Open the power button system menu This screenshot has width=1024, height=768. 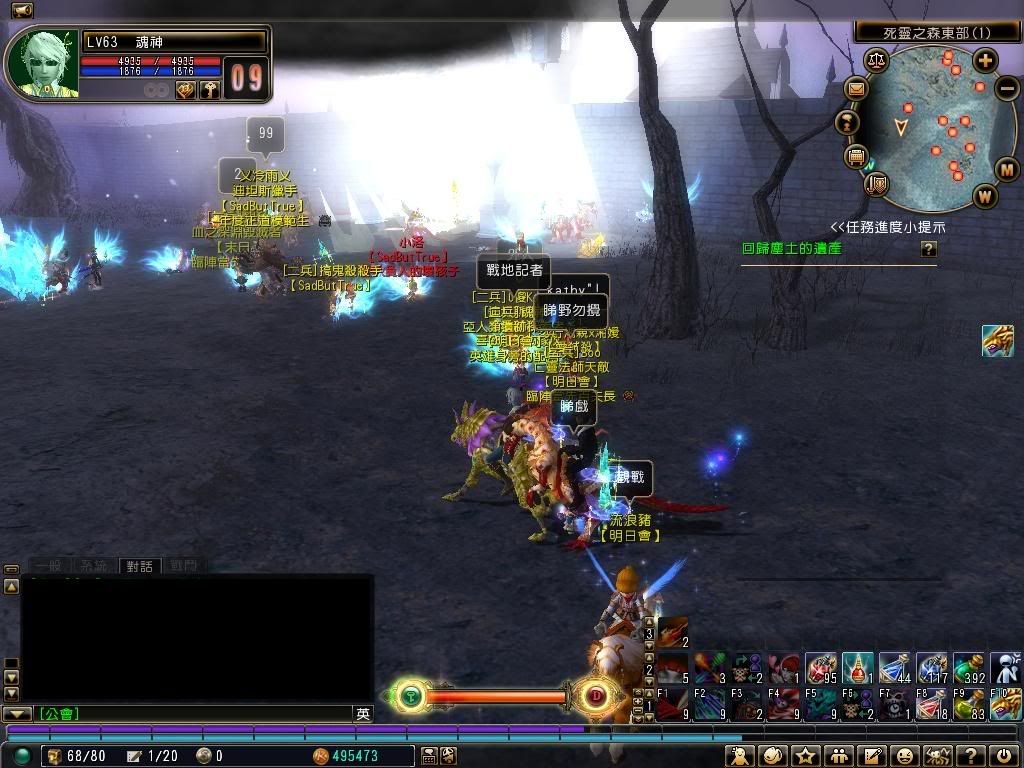(1004, 756)
